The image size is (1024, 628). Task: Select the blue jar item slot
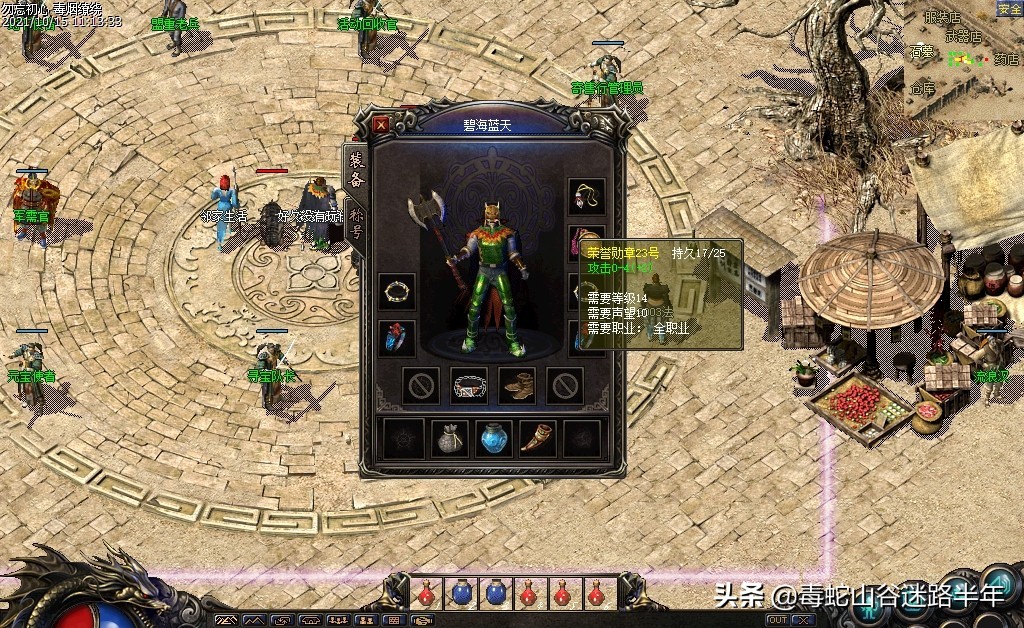[494, 438]
